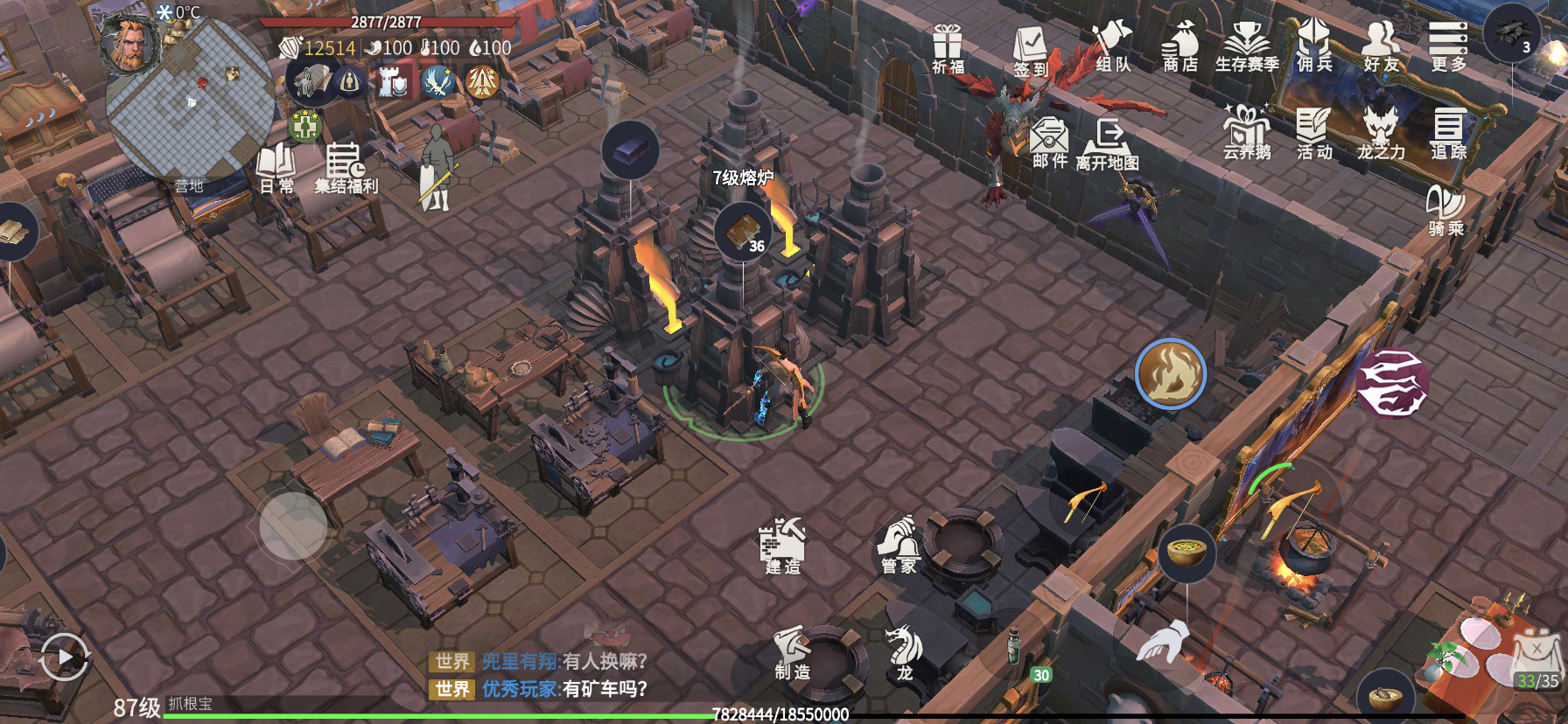Open the 管家 butler menu
Screen dimensions: 1568x724
tap(899, 546)
